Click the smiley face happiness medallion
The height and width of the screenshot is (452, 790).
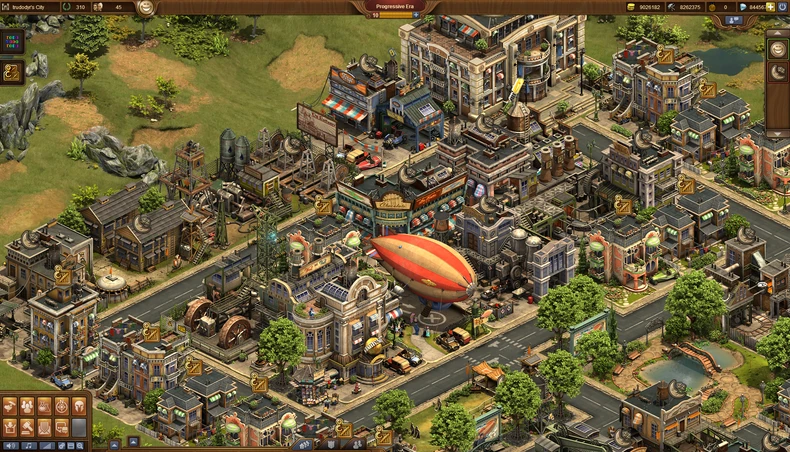click(146, 7)
